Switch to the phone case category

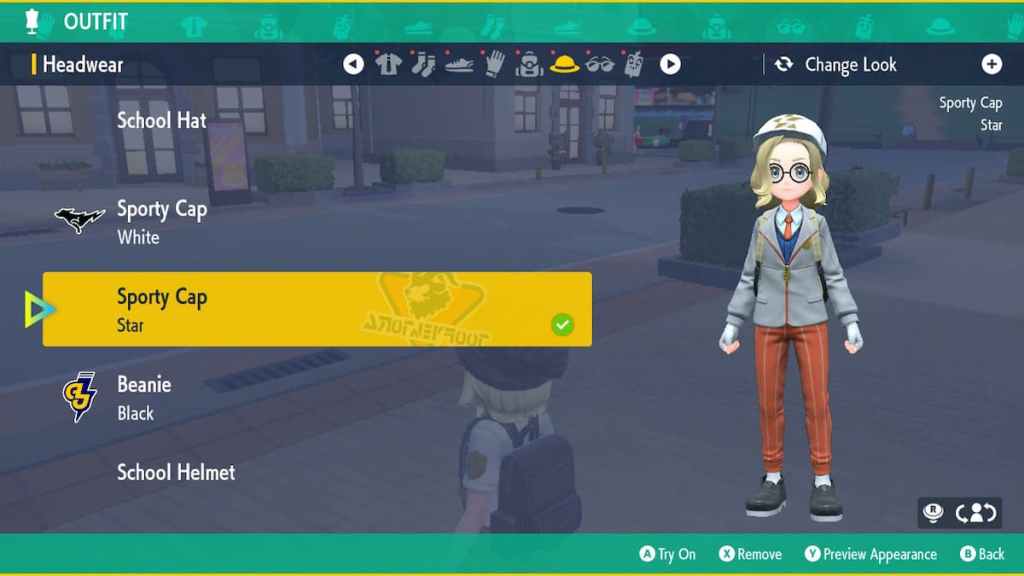[634, 65]
